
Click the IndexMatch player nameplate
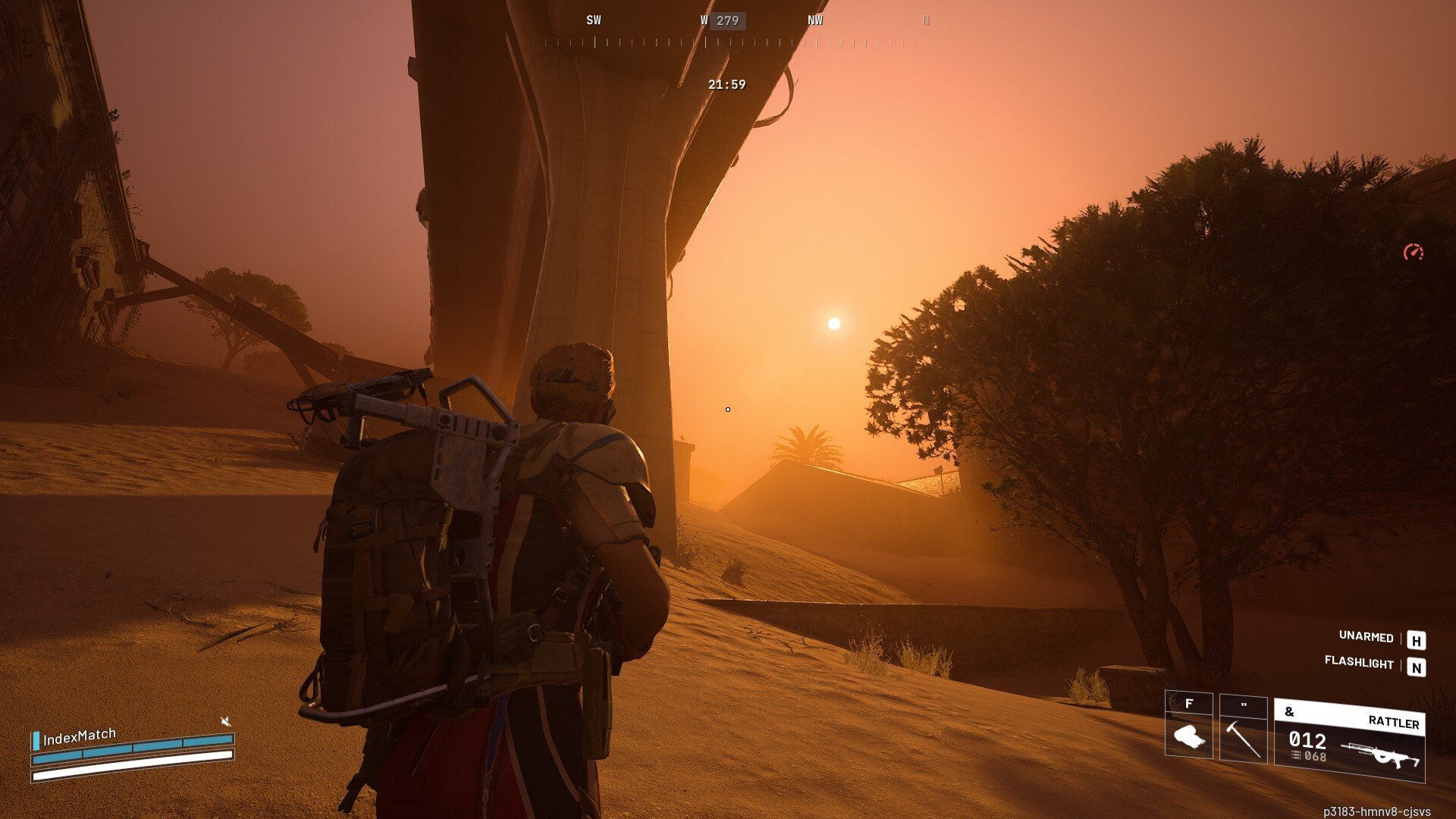click(79, 736)
